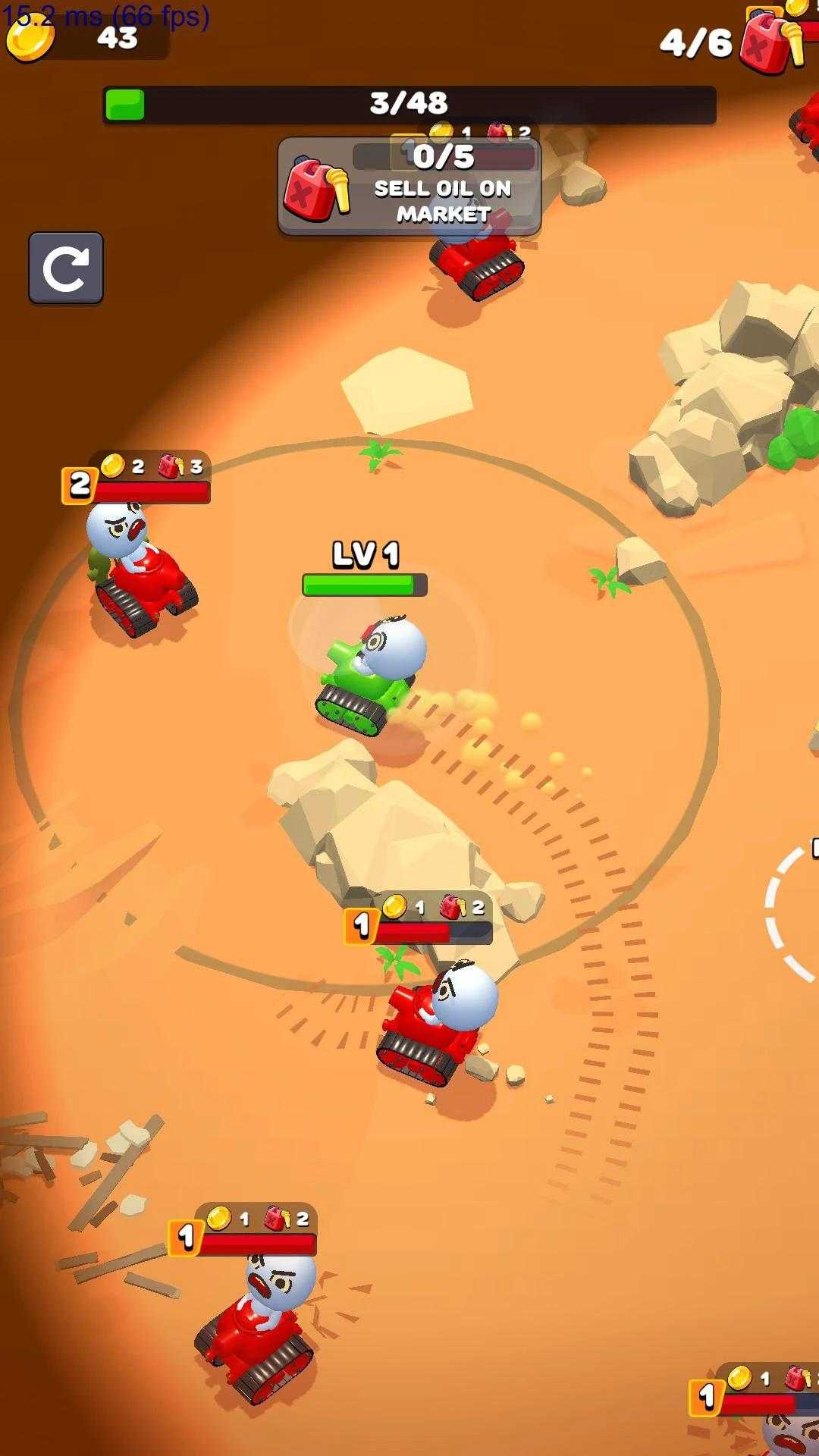Open the Sell Oil on Market objective

[x=409, y=187]
